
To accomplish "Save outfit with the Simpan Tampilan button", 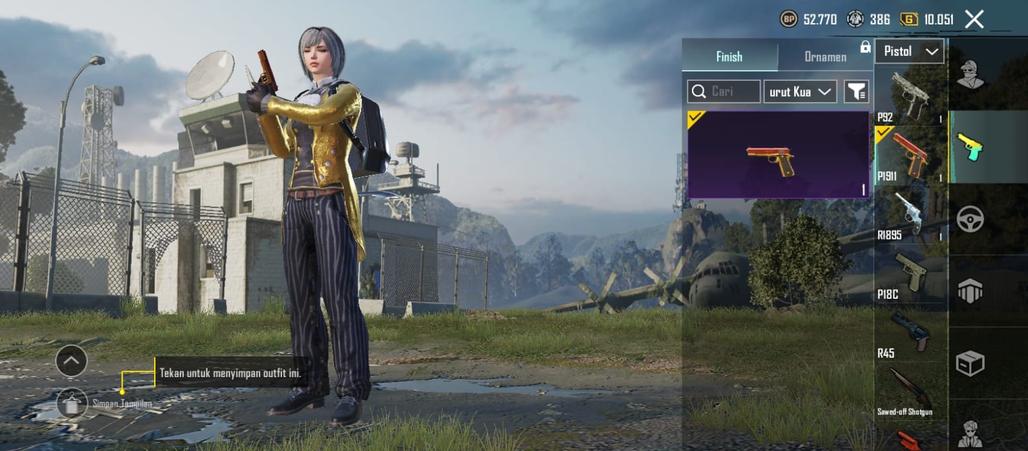I will [x=73, y=403].
